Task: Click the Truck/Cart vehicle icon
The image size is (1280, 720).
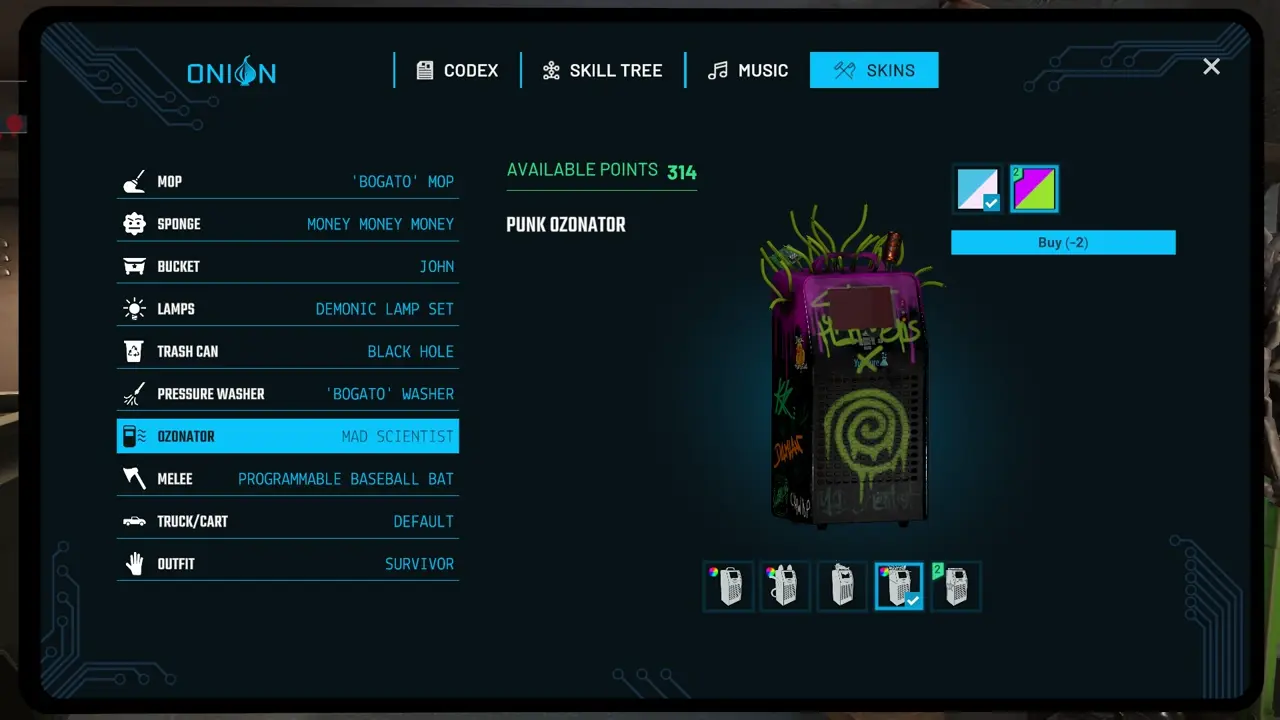Action: (134, 521)
